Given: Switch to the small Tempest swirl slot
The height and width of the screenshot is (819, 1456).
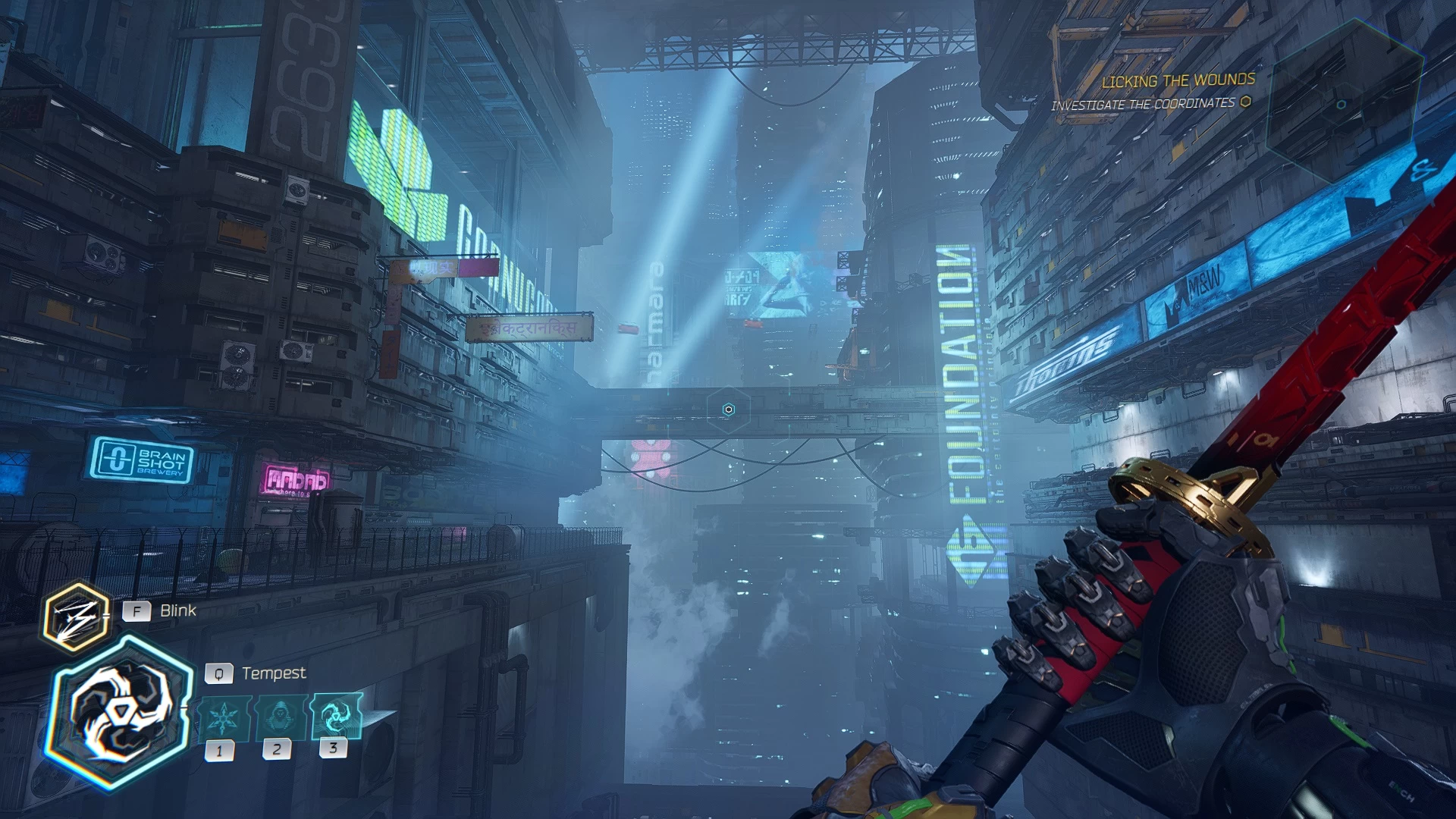Looking at the screenshot, I should click(x=334, y=715).
